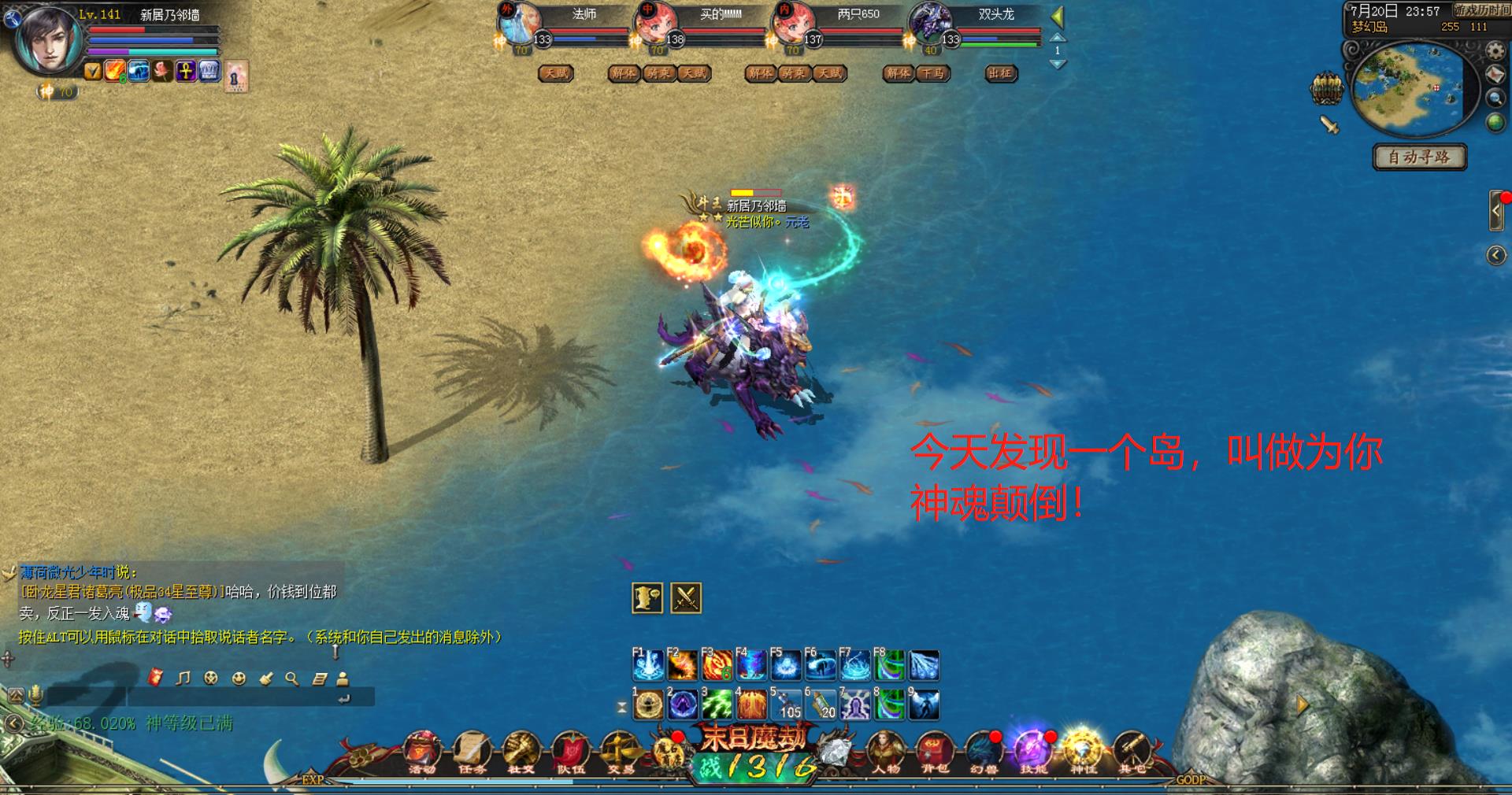
Task: Click 下马 to dismount 双头龙
Action: 932,73
